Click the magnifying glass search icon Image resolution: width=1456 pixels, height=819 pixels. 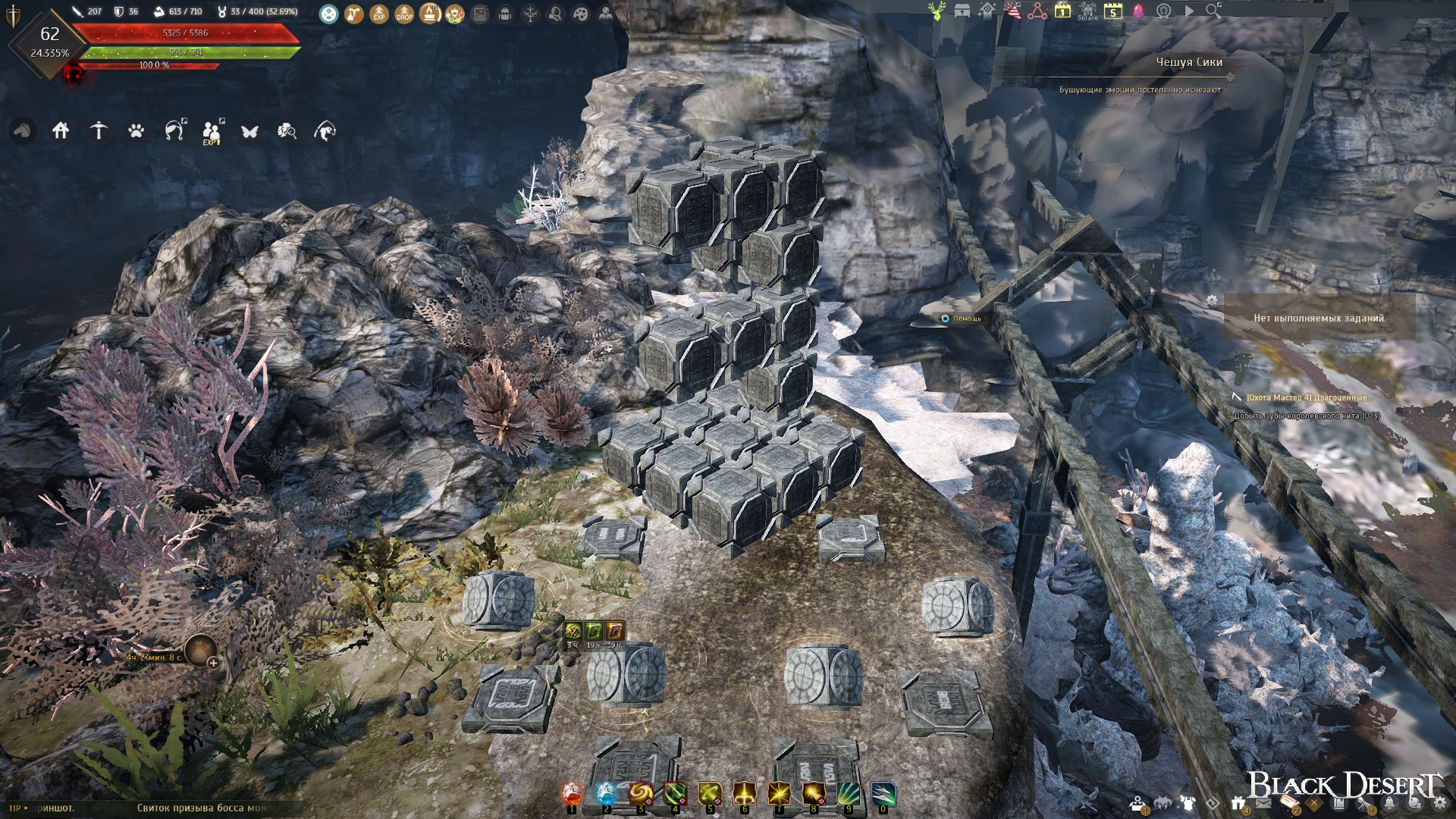point(1213,11)
